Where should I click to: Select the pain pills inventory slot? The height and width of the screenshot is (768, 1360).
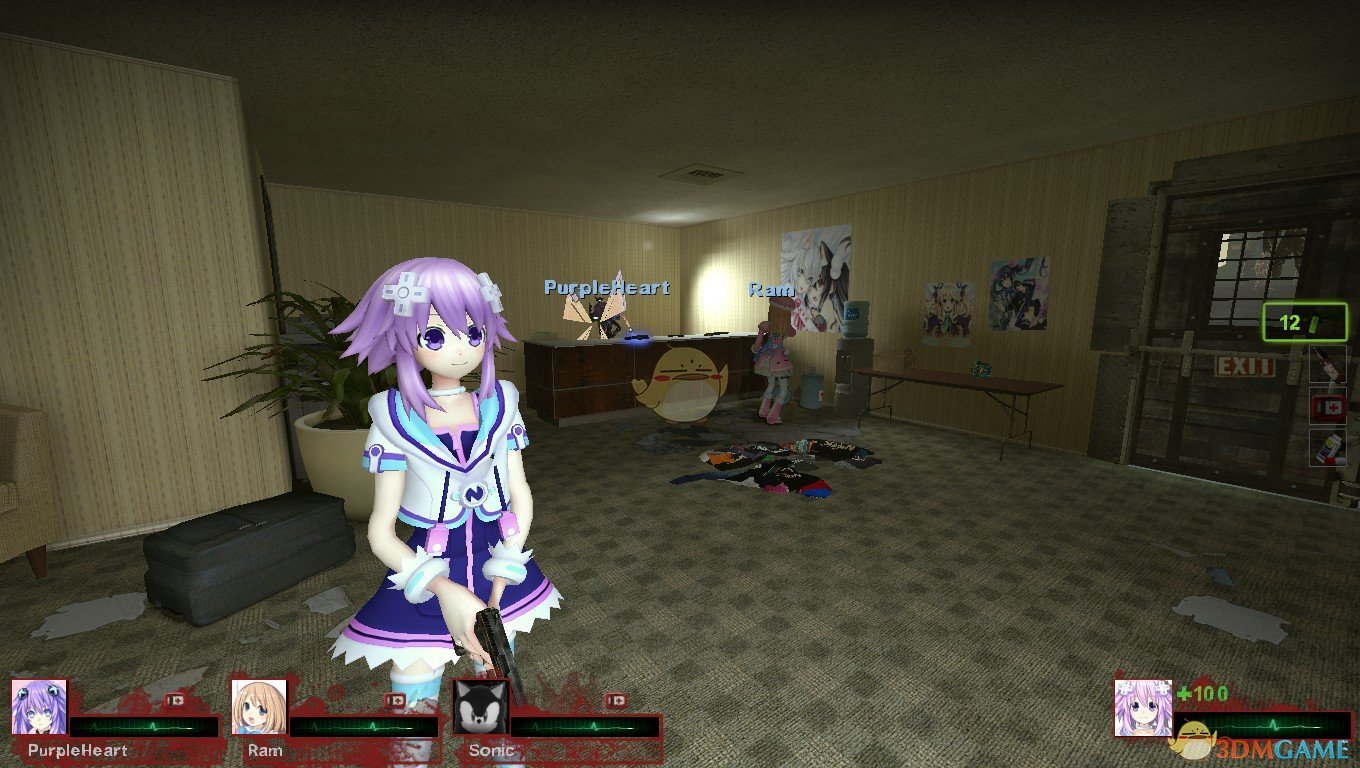coord(1328,448)
